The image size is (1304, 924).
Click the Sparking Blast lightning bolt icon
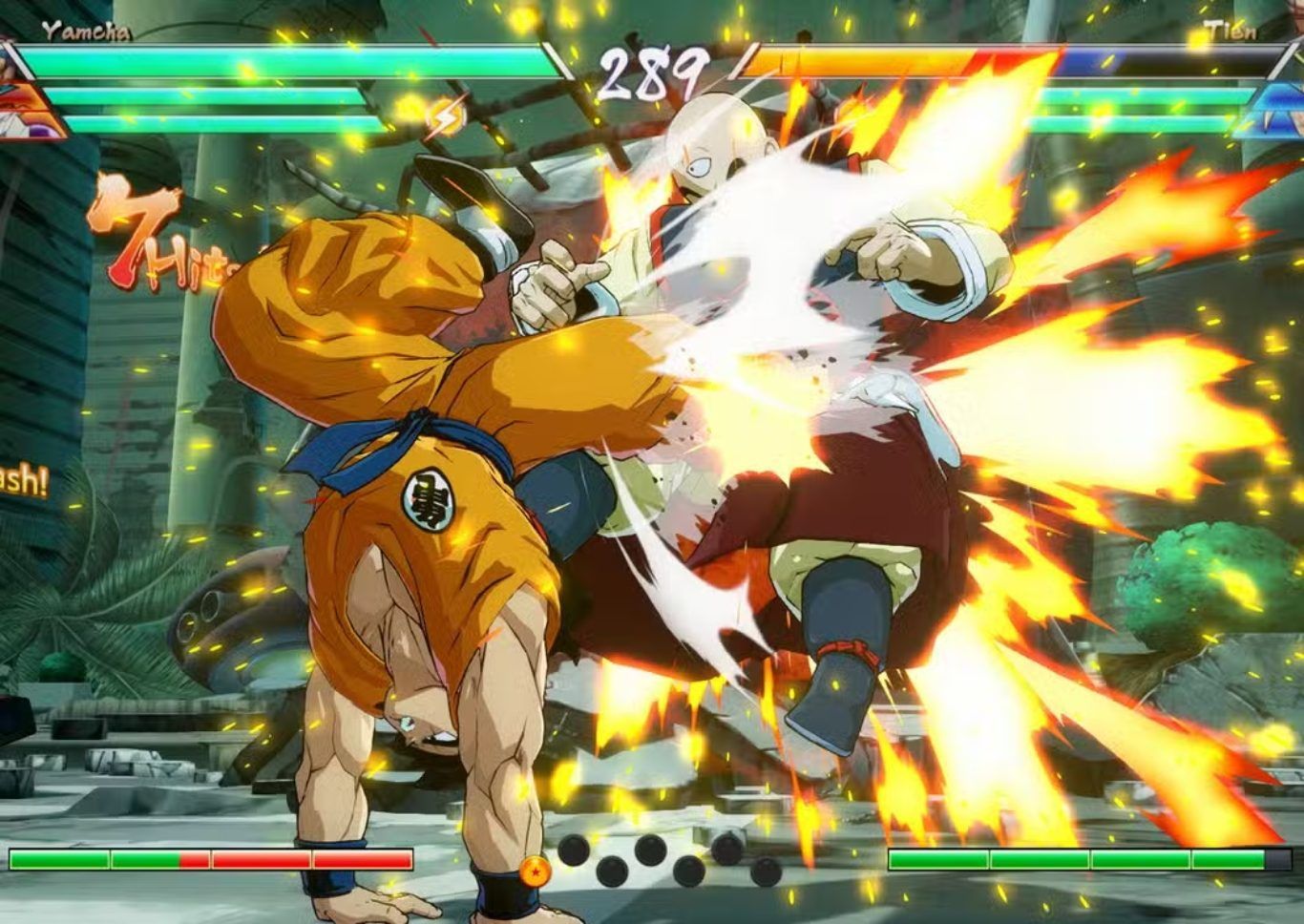pyautogui.click(x=445, y=117)
